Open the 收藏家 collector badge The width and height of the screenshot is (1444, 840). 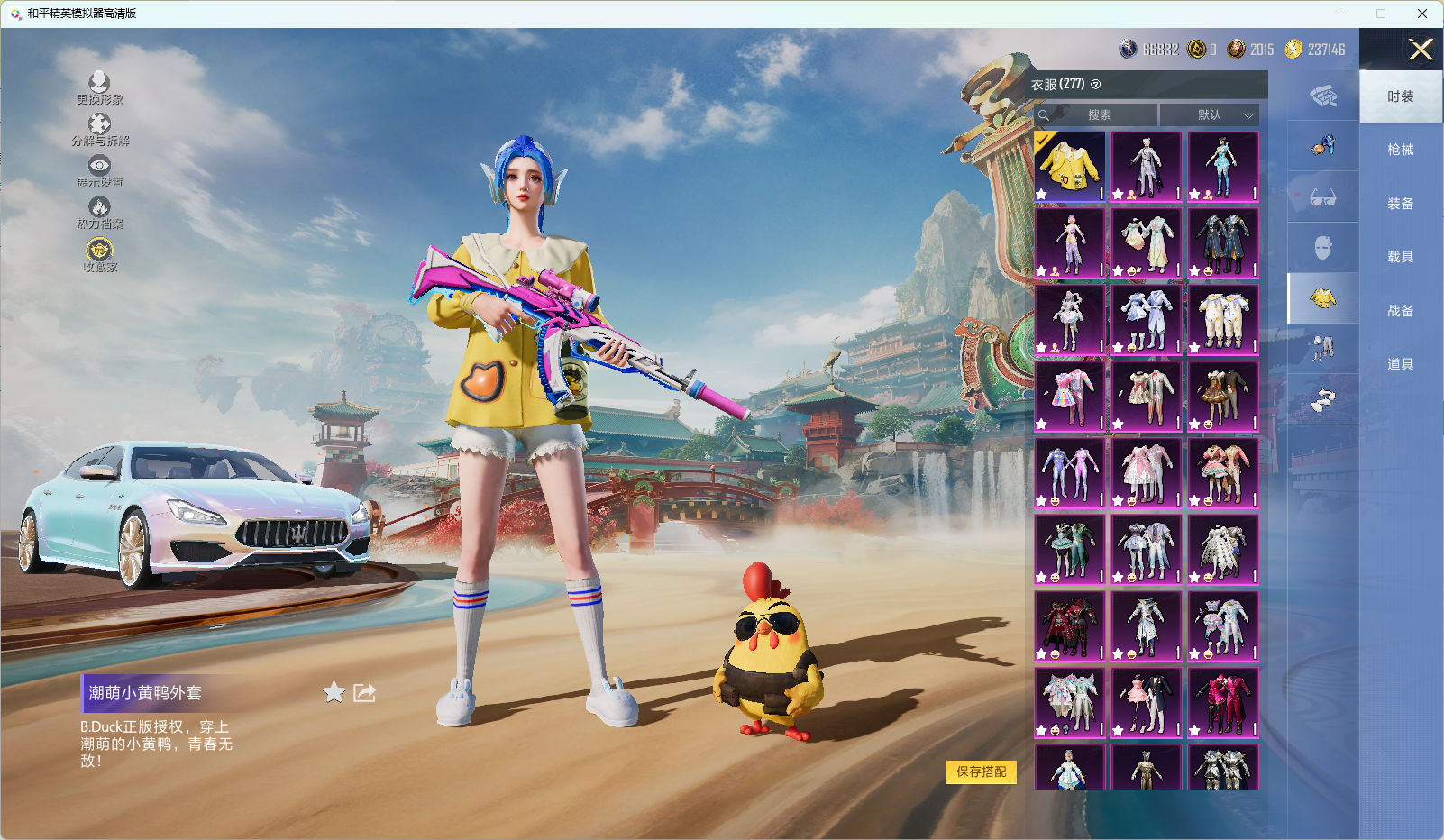(99, 254)
